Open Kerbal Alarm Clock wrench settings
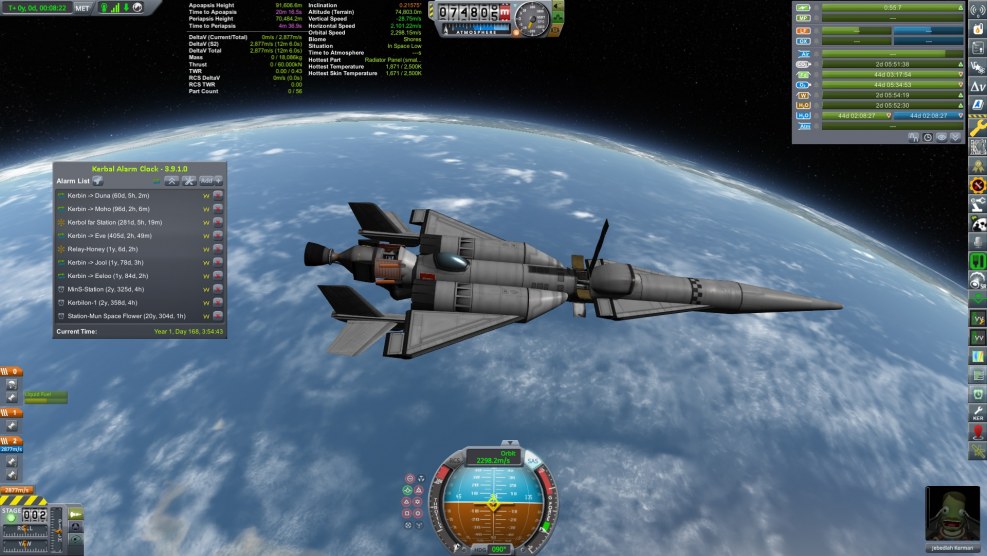 pos(188,181)
